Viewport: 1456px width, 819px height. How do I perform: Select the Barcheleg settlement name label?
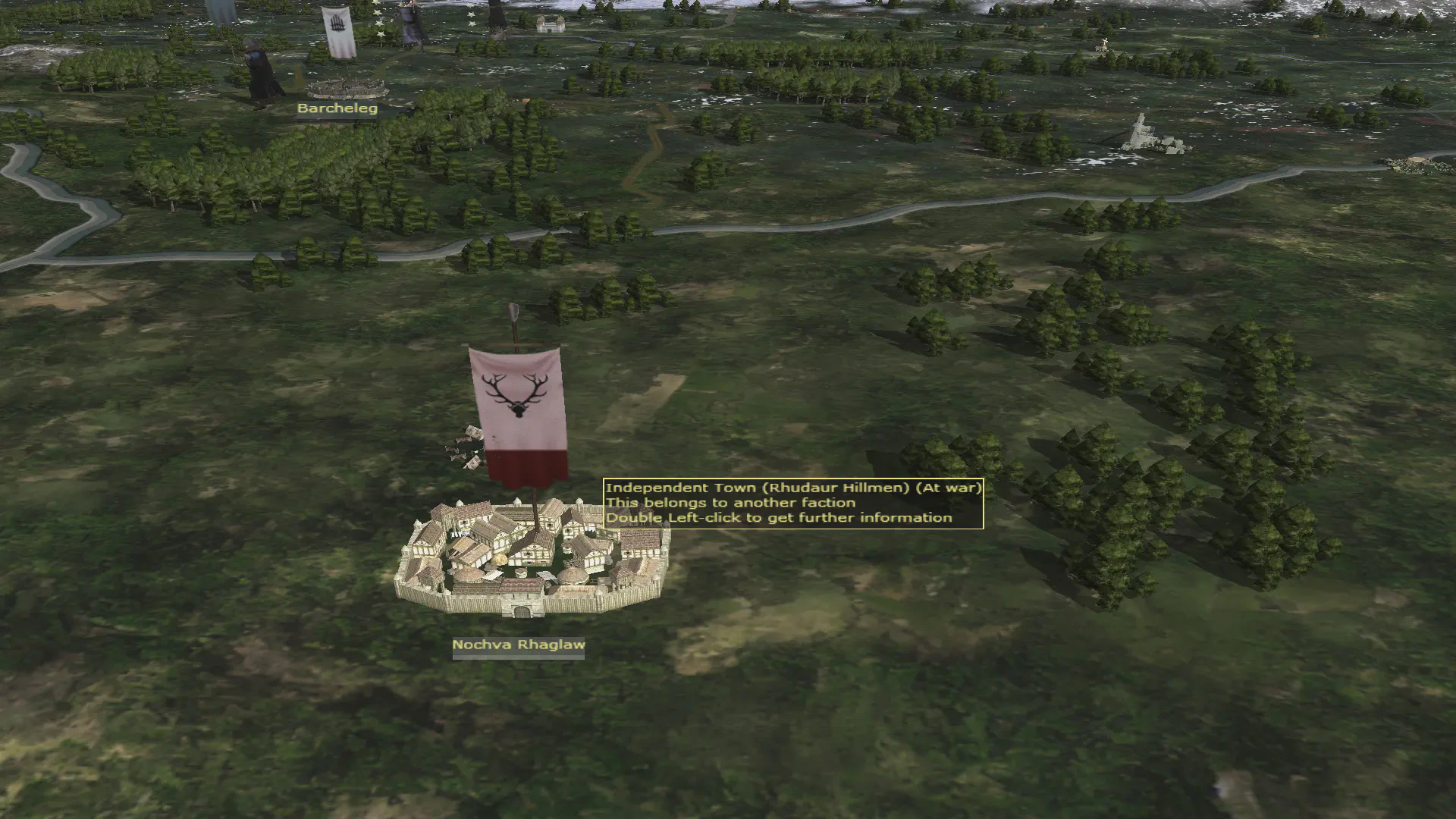point(337,108)
